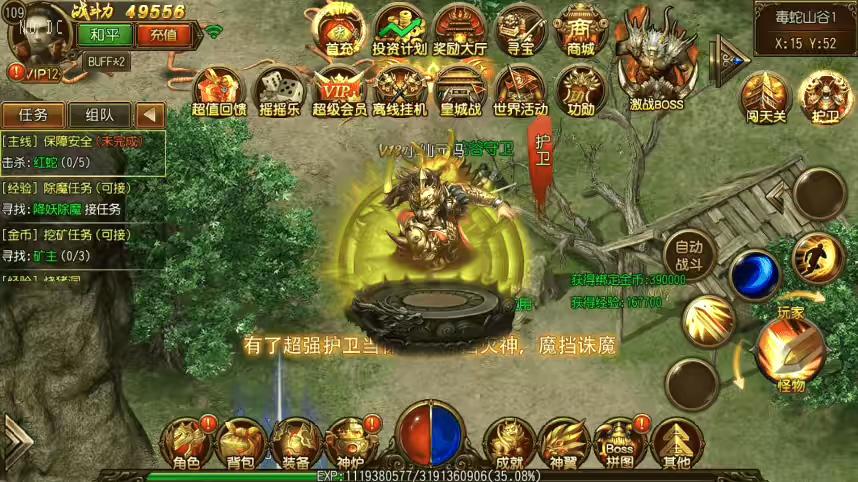Open the 商城 shop
The image size is (858, 482).
point(579,30)
